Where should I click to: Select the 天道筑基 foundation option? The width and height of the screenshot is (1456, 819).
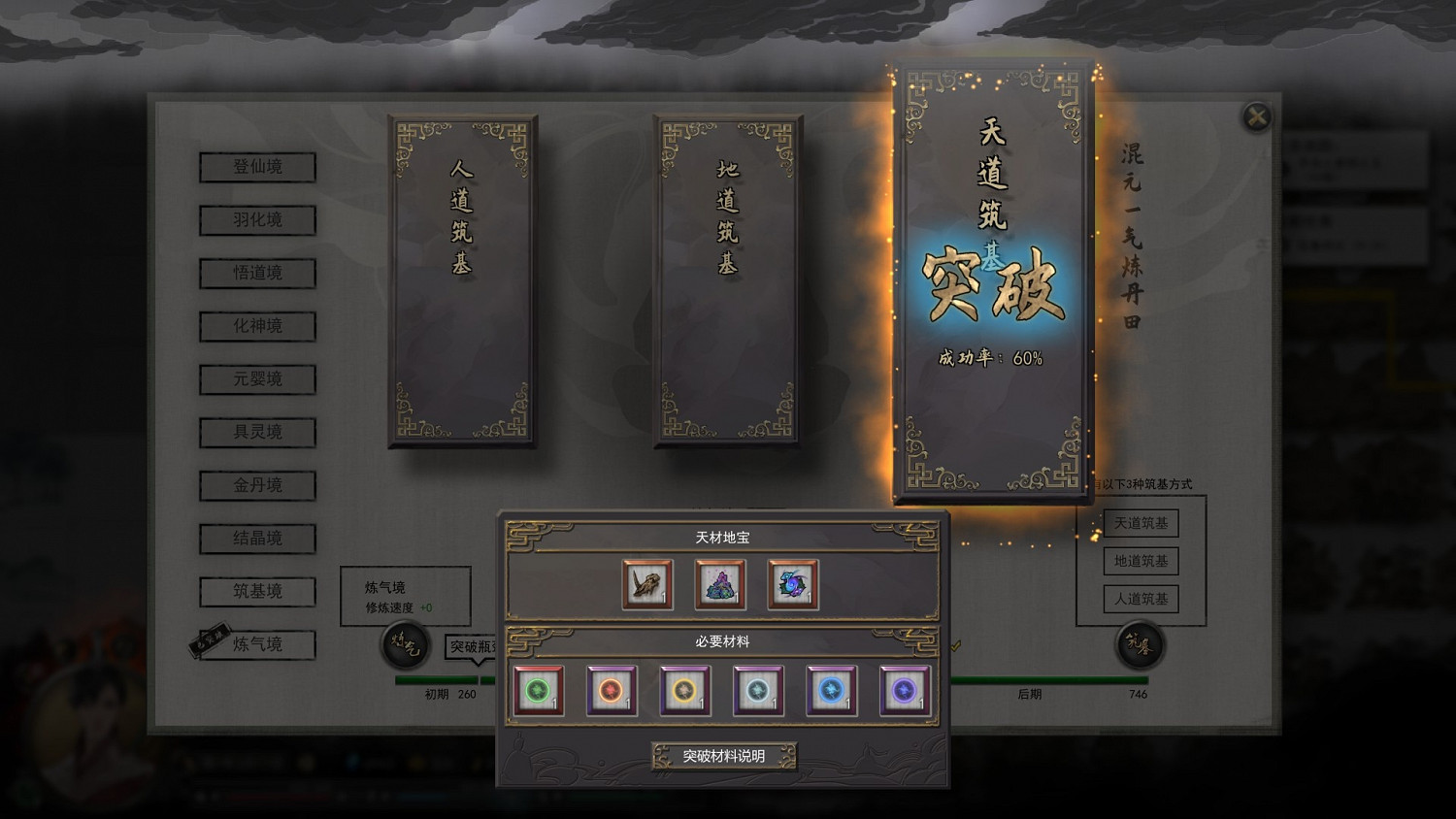click(x=1142, y=523)
